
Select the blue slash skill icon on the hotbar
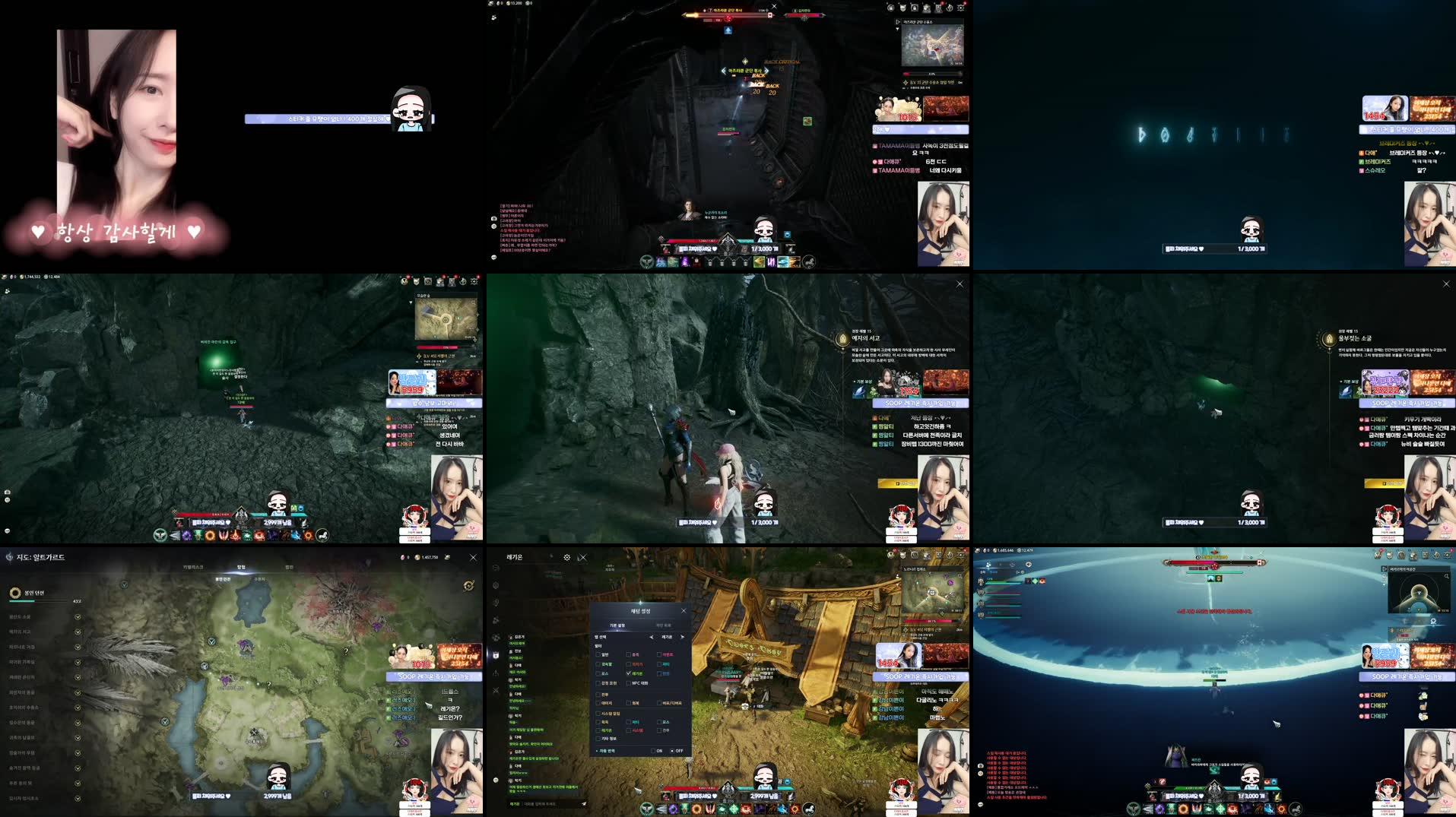(x=782, y=808)
